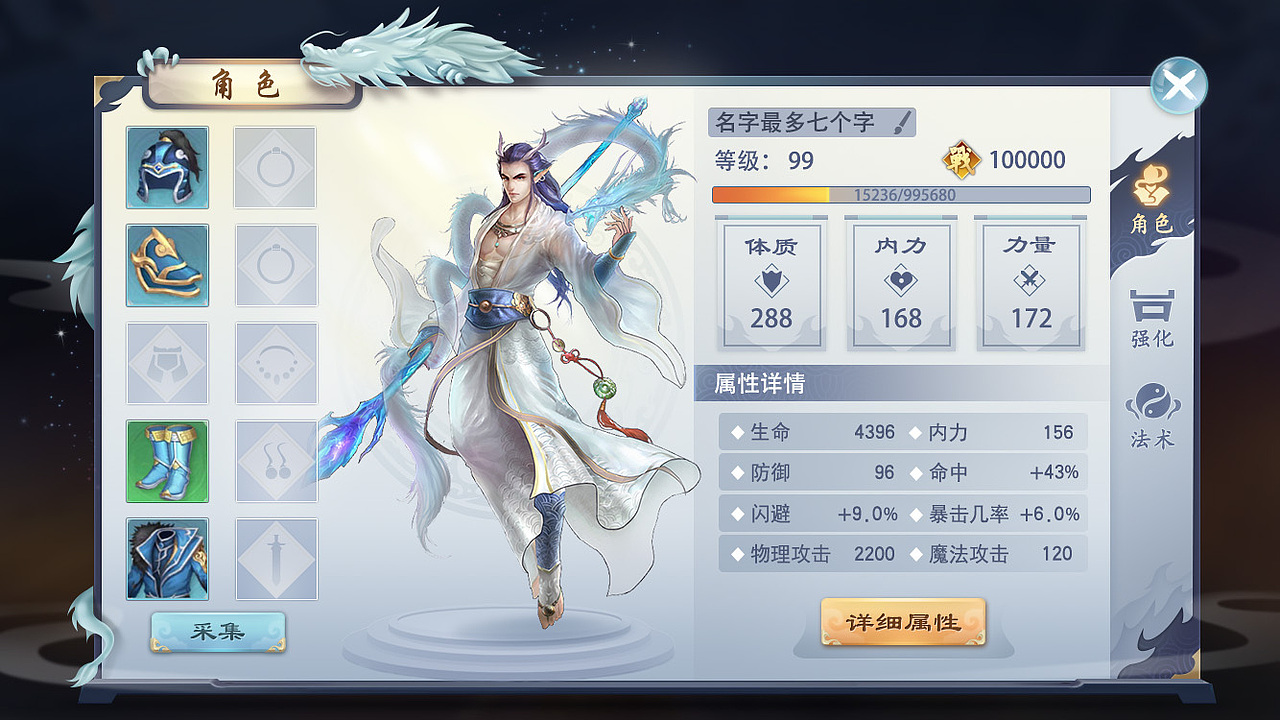Click the empty ring equipment slot
The image size is (1280, 720).
tap(275, 166)
